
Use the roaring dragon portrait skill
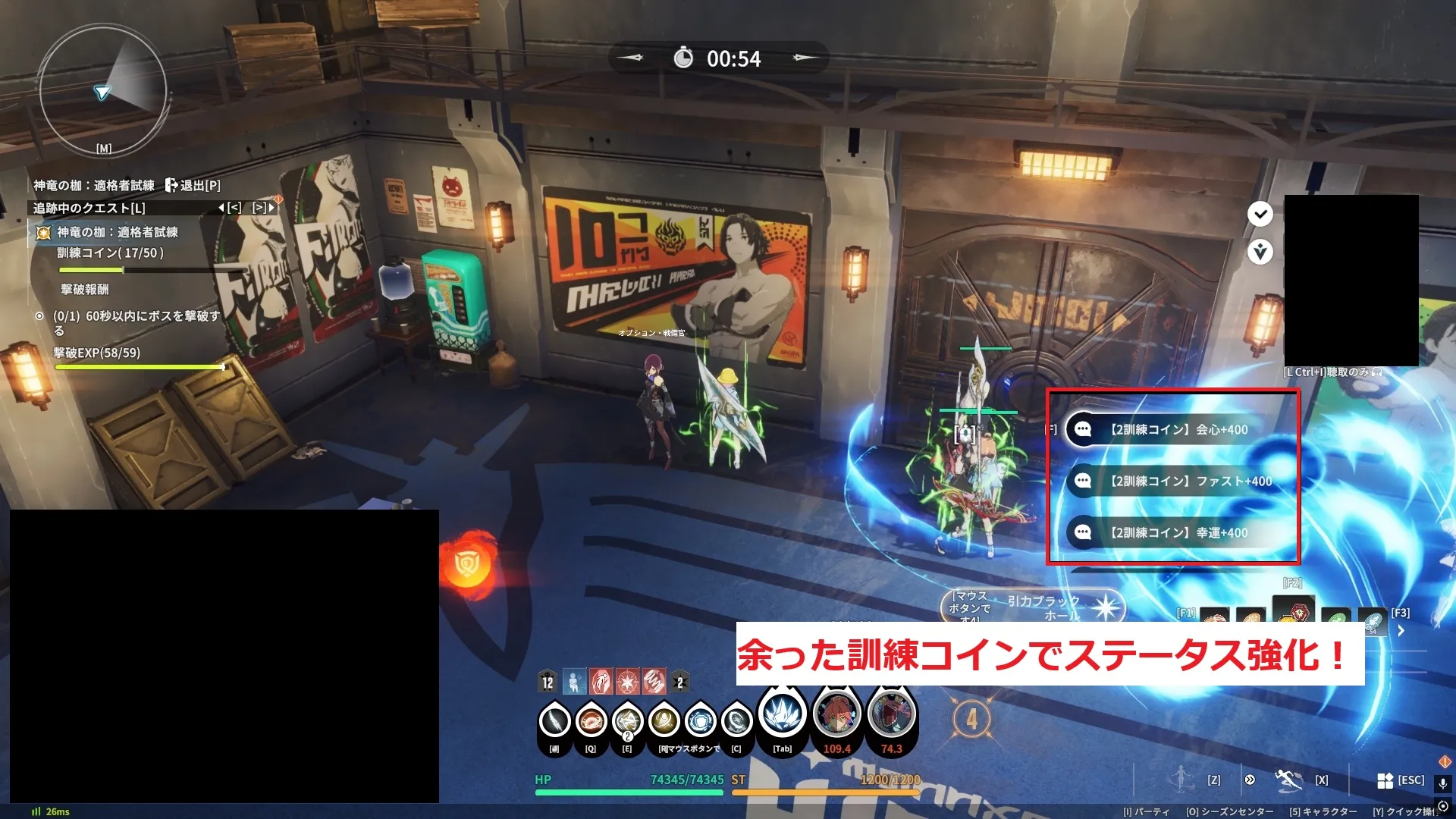891,714
